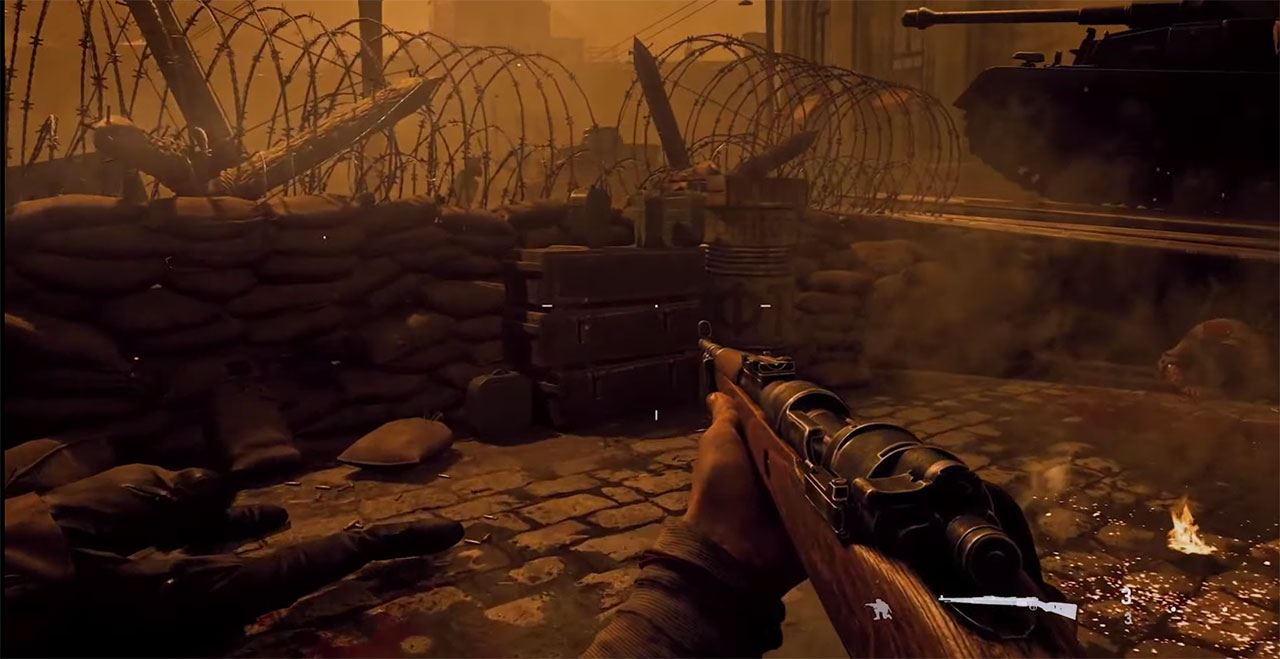The width and height of the screenshot is (1280, 659).
Task: Select the equipped rifle weapon icon
Action: point(1007,605)
